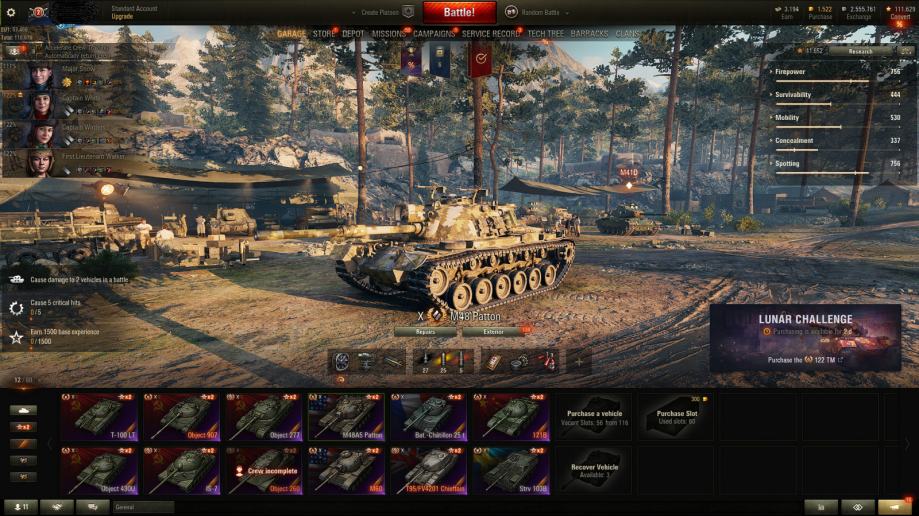Click Purchase a vehicle tile

point(594,417)
